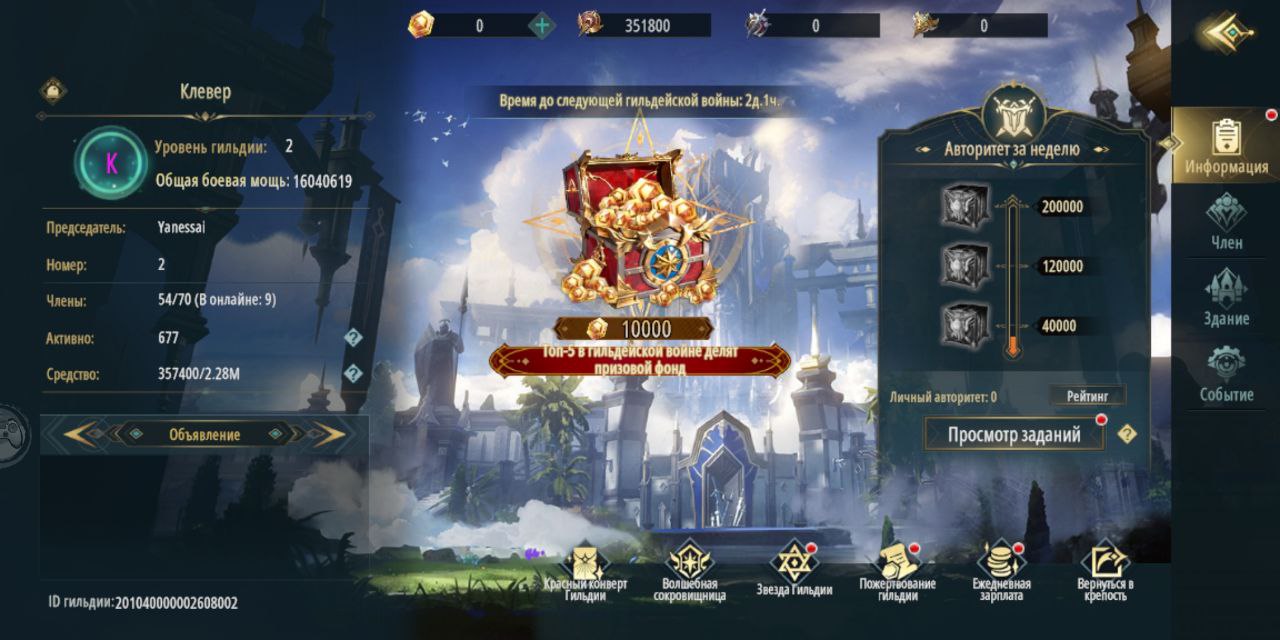This screenshot has height=640, width=1280.
Task: Open Волшебная сокровищница treasury
Action: [690, 566]
